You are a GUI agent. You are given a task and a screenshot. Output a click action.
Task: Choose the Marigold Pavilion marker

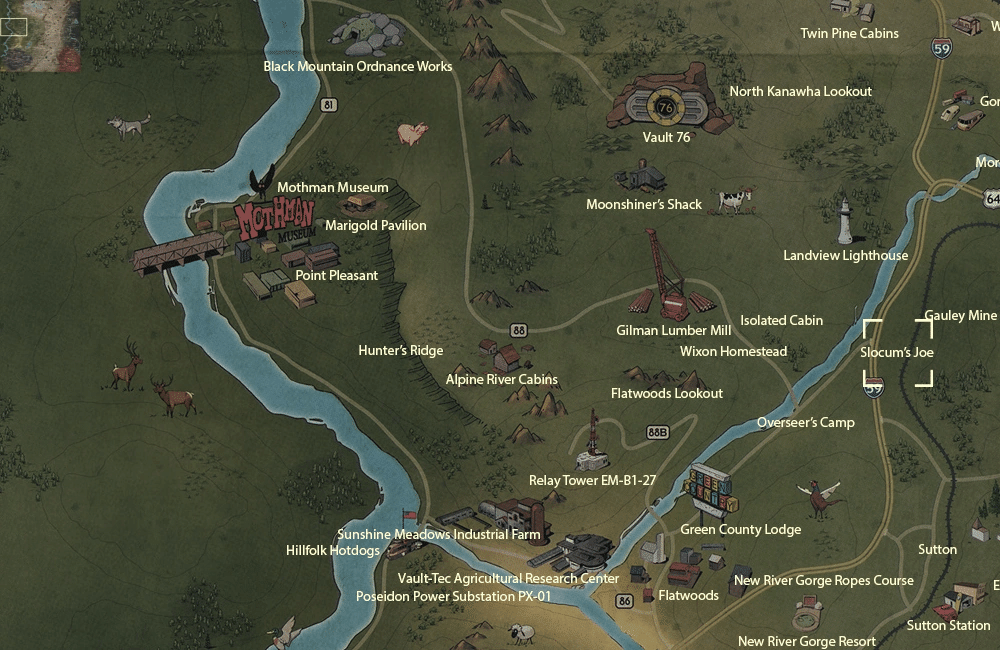[360, 204]
